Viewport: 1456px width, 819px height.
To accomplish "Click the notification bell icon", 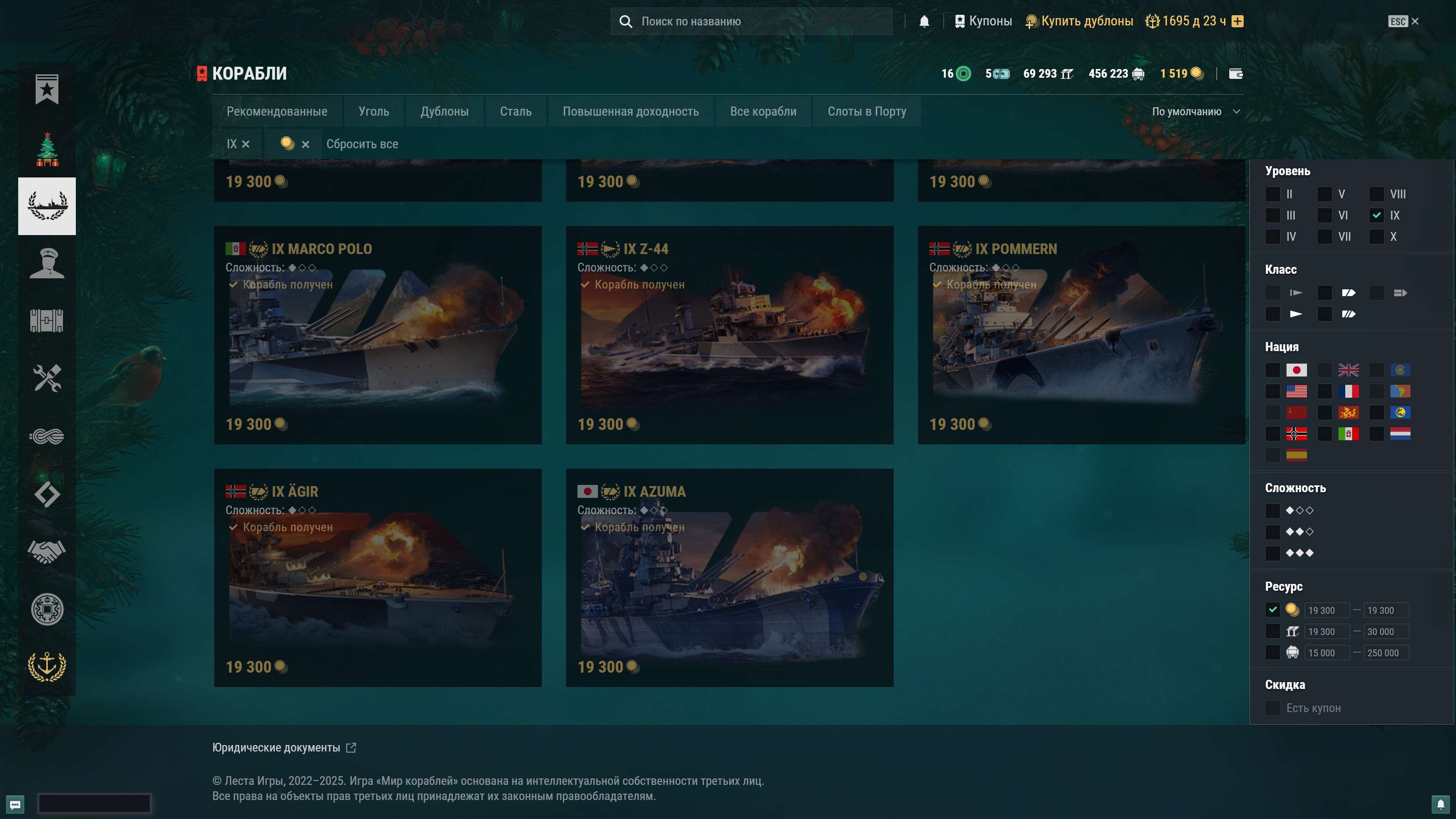I will (924, 21).
